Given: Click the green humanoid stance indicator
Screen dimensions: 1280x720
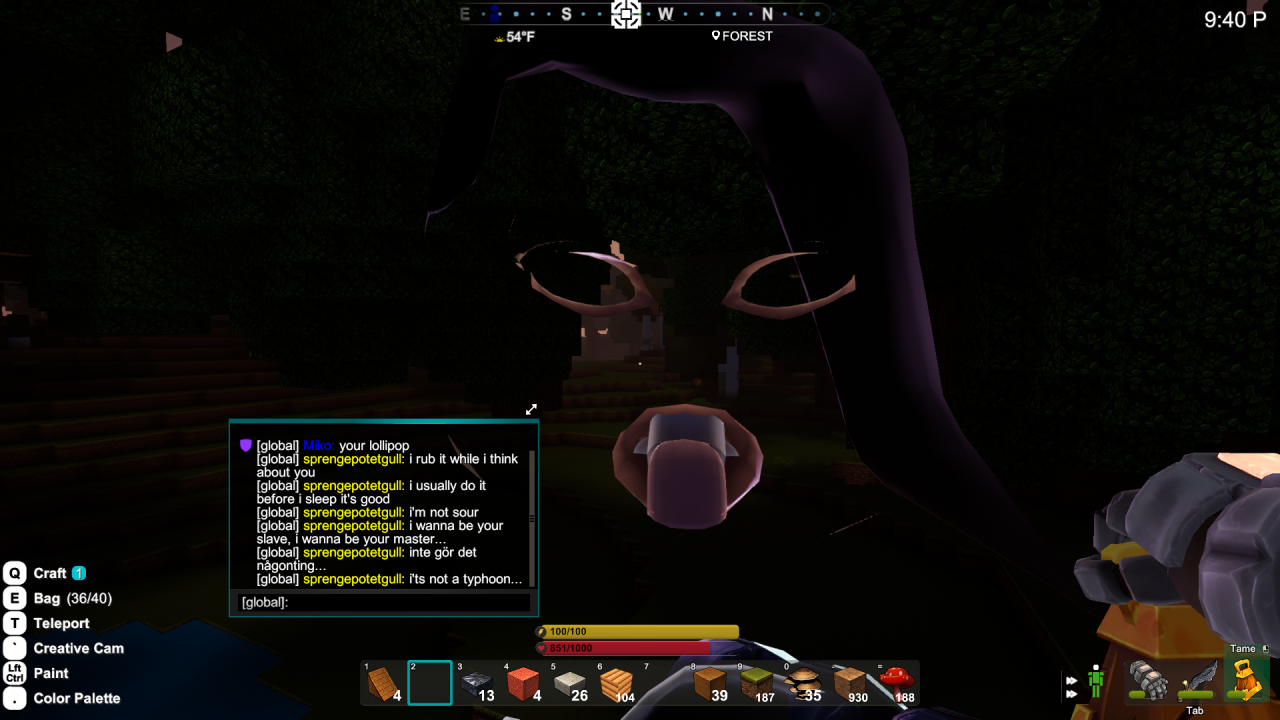Looking at the screenshot, I should click(1096, 680).
